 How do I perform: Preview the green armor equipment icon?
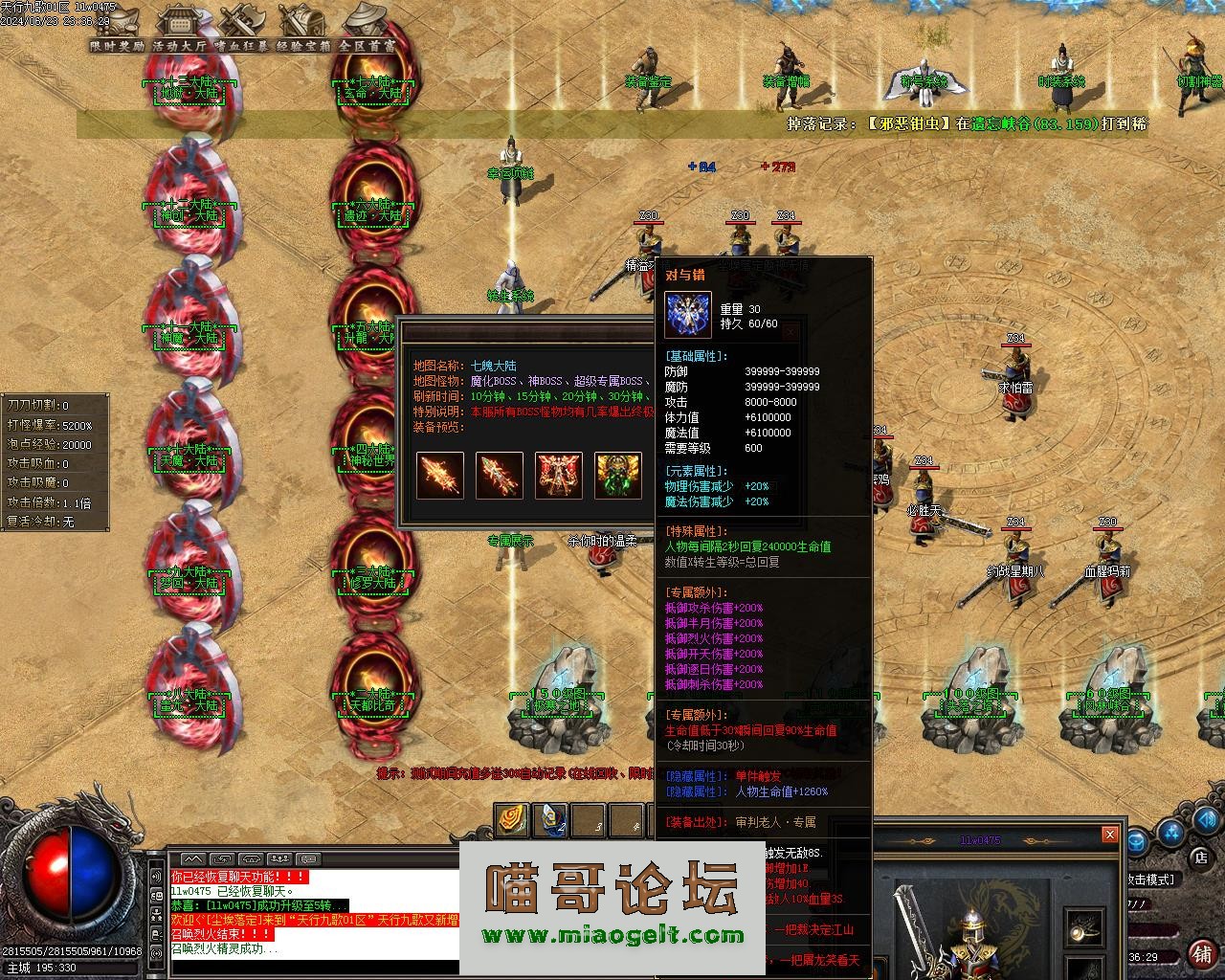(618, 476)
